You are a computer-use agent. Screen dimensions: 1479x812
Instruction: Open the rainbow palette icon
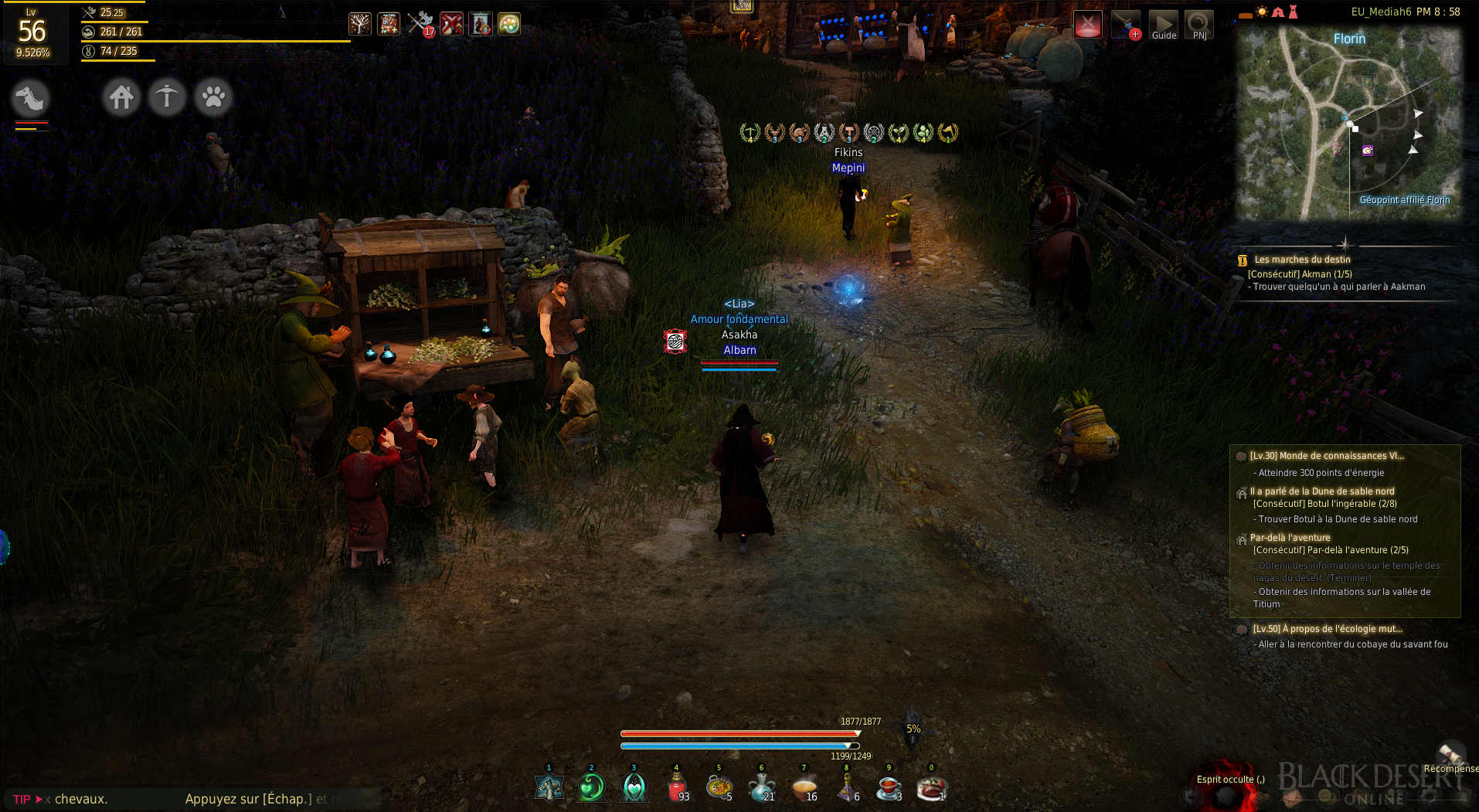pyautogui.click(x=508, y=24)
